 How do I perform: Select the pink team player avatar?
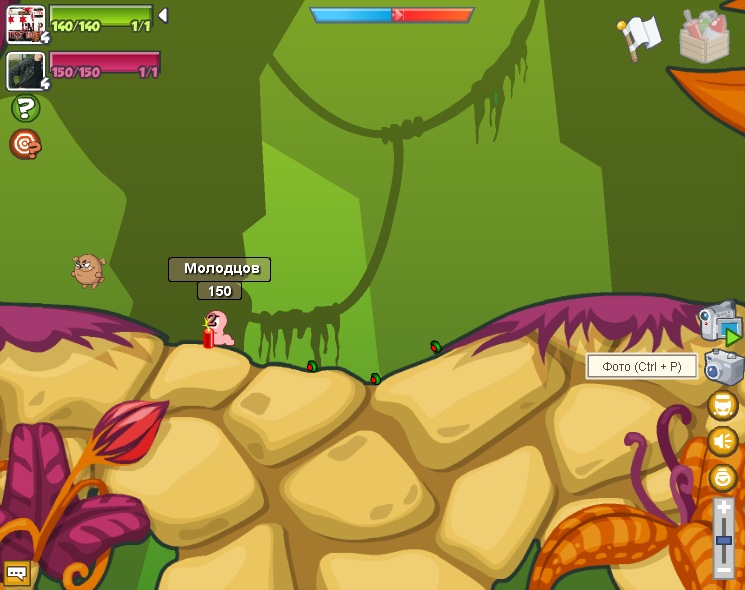coord(25,70)
